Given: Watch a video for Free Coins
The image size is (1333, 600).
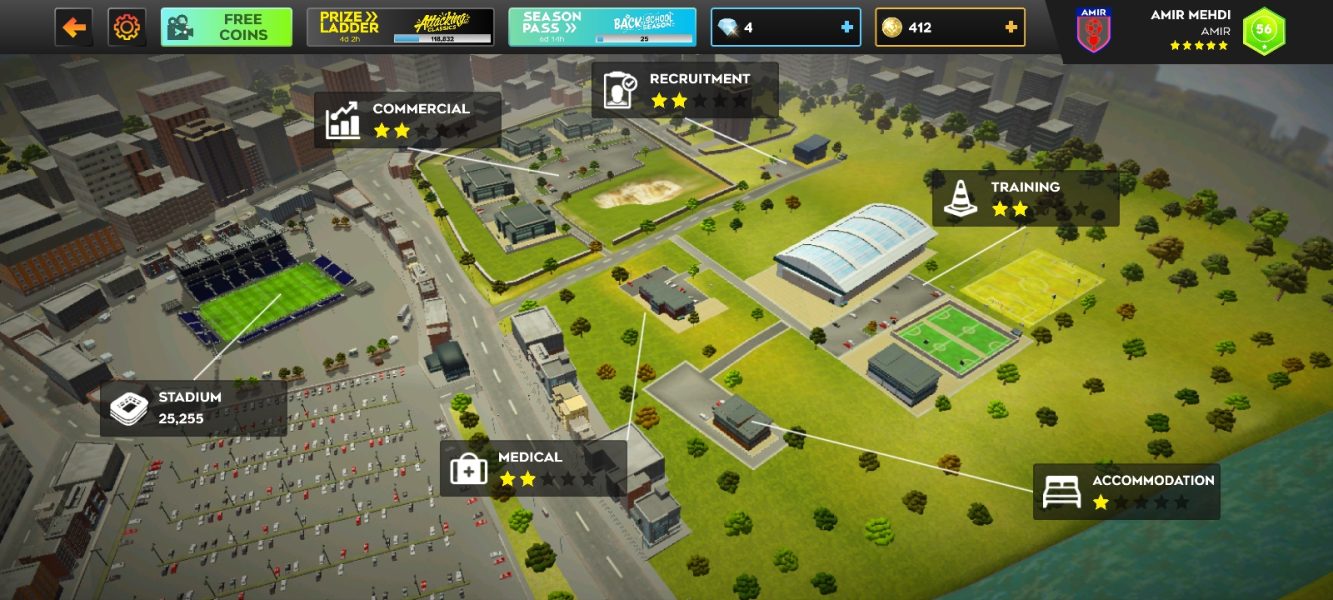Looking at the screenshot, I should [226, 27].
